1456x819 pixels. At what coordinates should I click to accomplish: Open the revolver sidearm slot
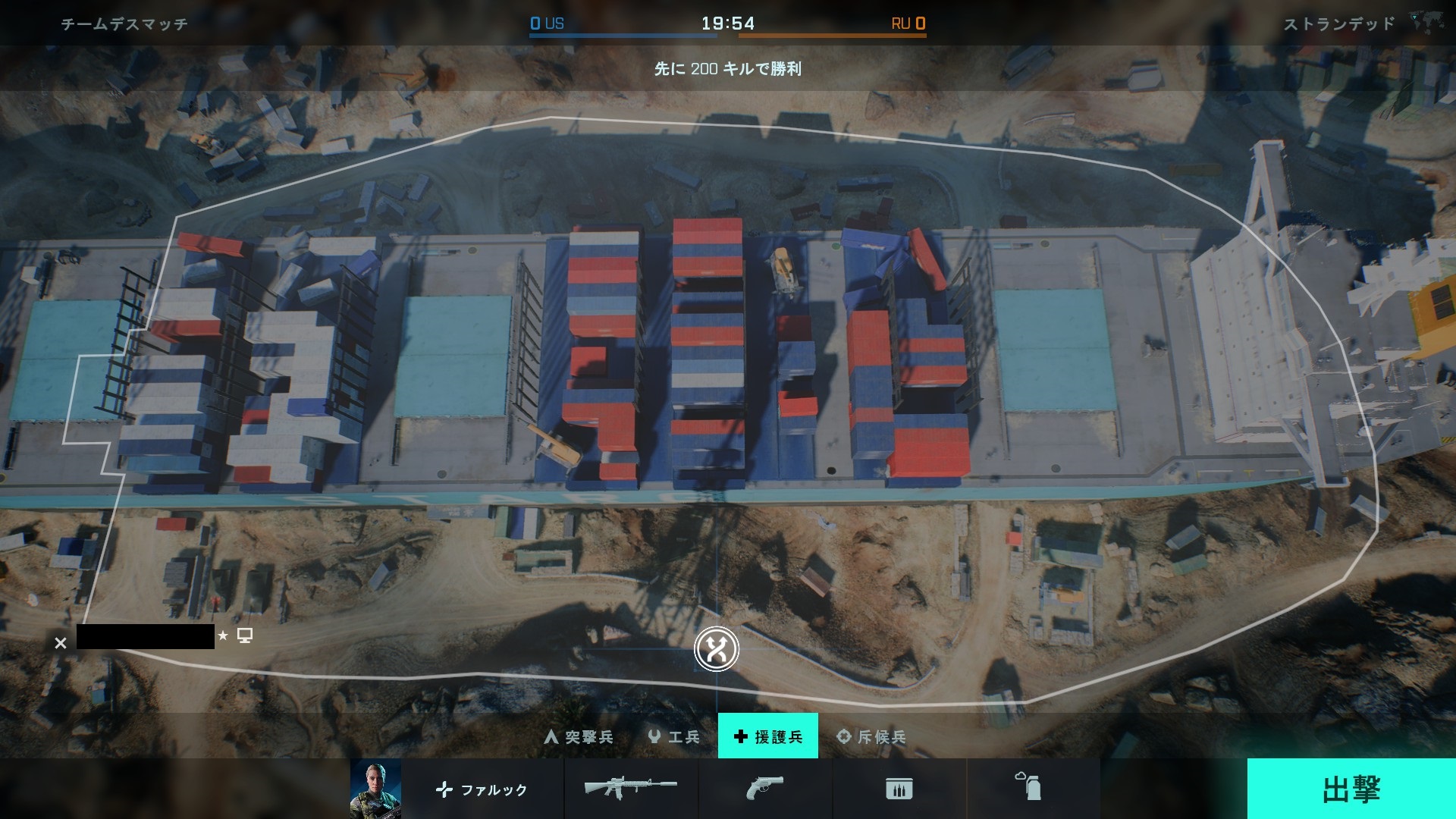(764, 789)
